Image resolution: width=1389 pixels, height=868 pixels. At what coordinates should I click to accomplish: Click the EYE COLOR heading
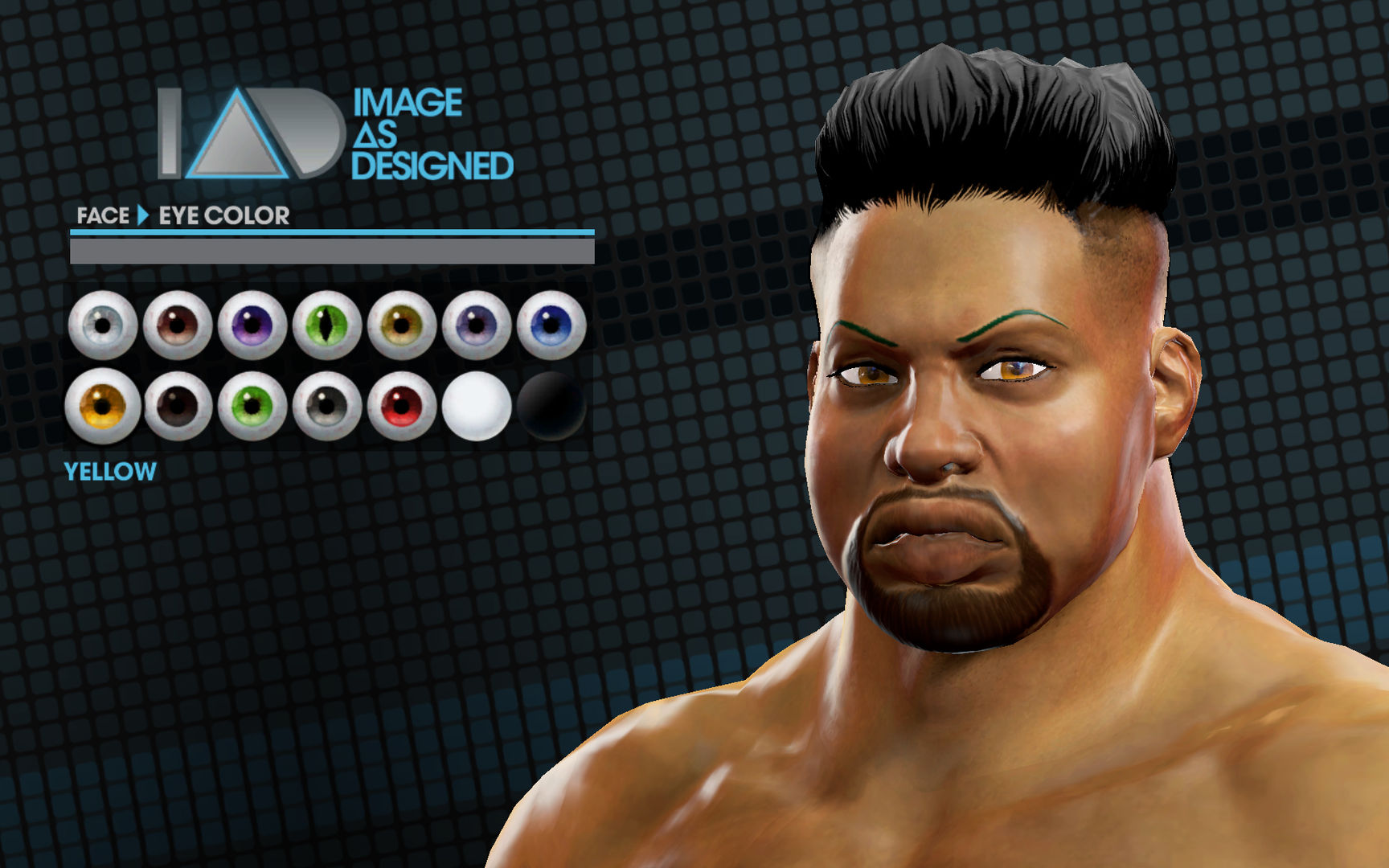point(223,215)
